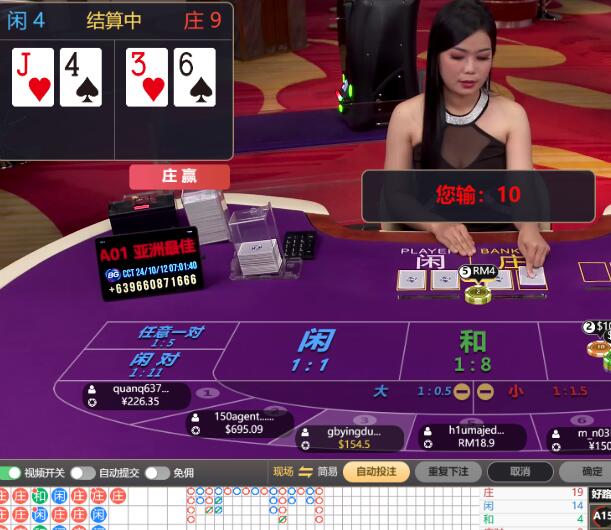Switch the 现场/简易 view mode
The width and height of the screenshot is (611, 530).
tap(305, 472)
